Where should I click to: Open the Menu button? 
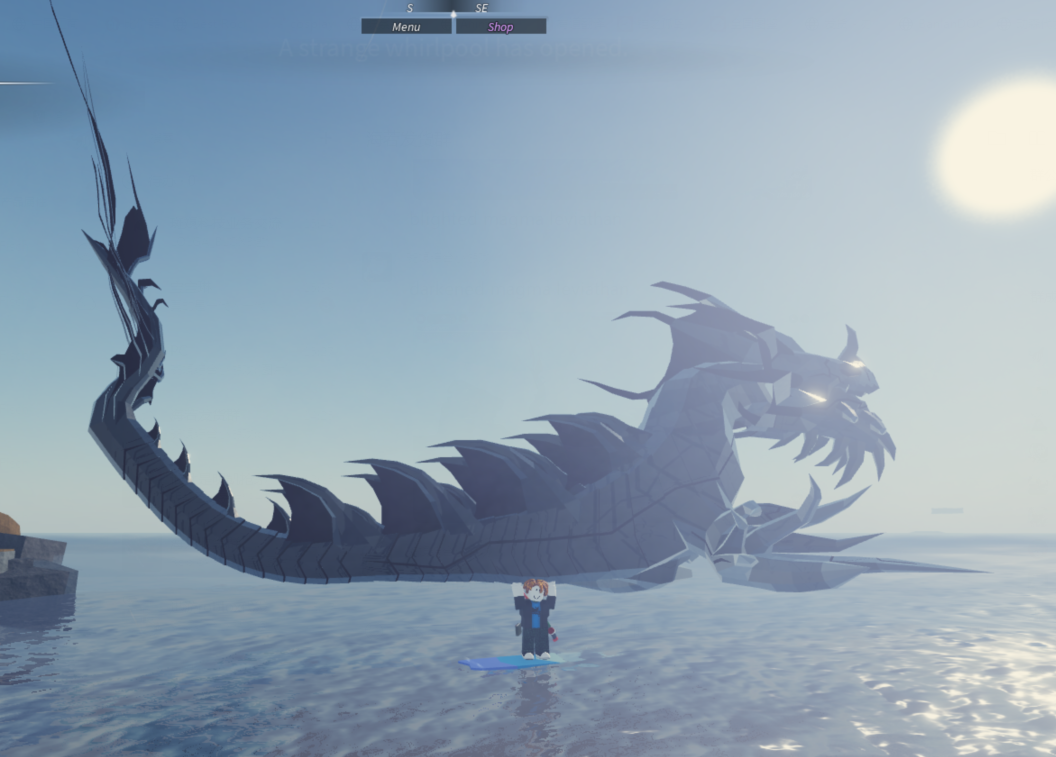(406, 27)
